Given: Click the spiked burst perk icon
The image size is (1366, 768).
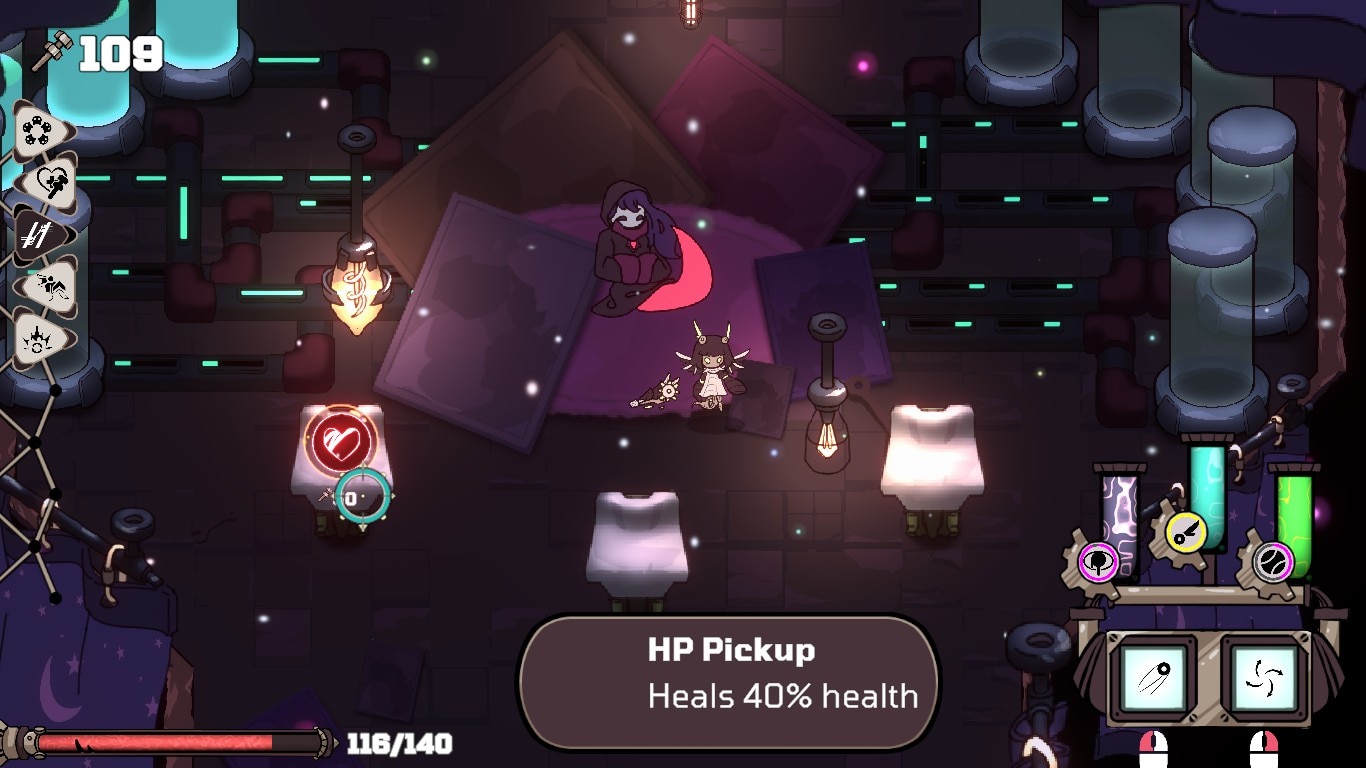Looking at the screenshot, I should coord(40,340).
